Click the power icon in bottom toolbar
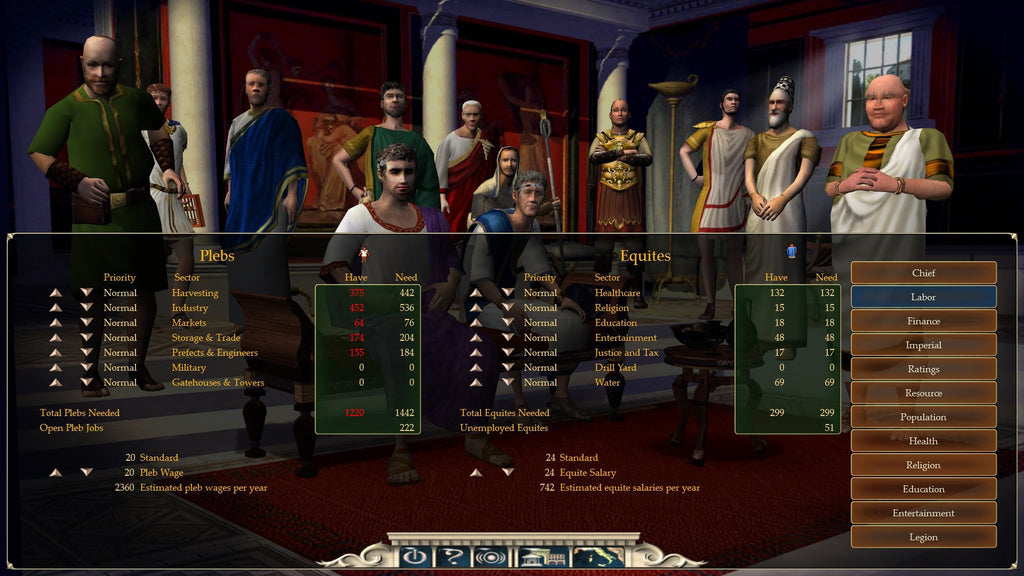 (412, 557)
